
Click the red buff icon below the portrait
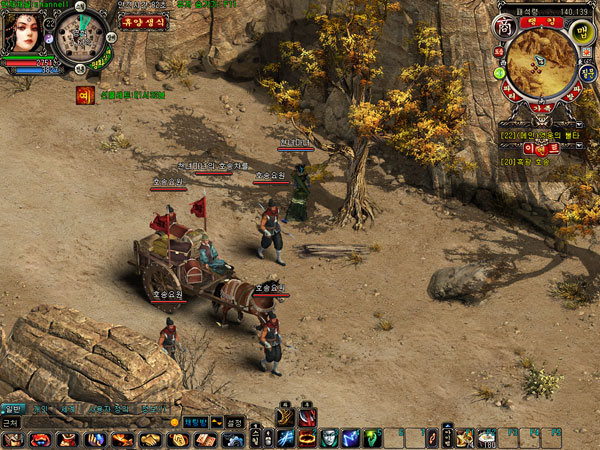[x=84, y=96]
